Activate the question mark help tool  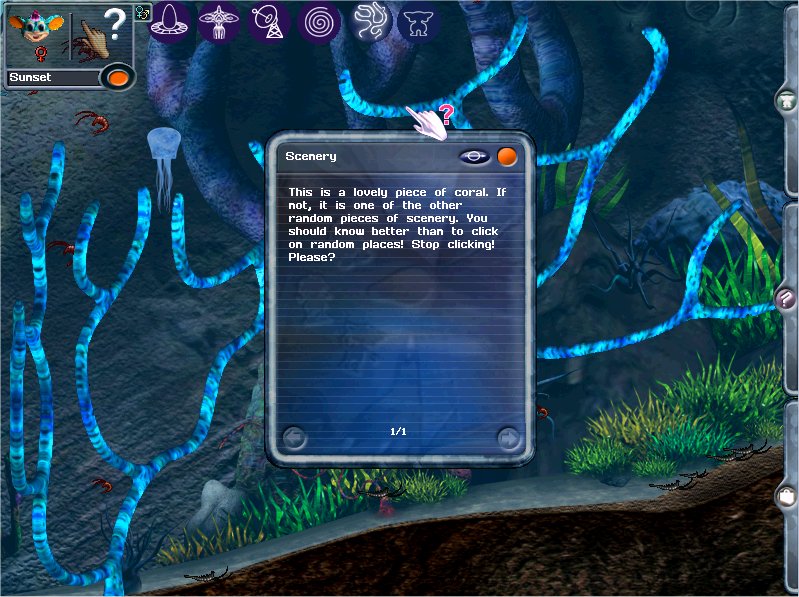pos(117,22)
